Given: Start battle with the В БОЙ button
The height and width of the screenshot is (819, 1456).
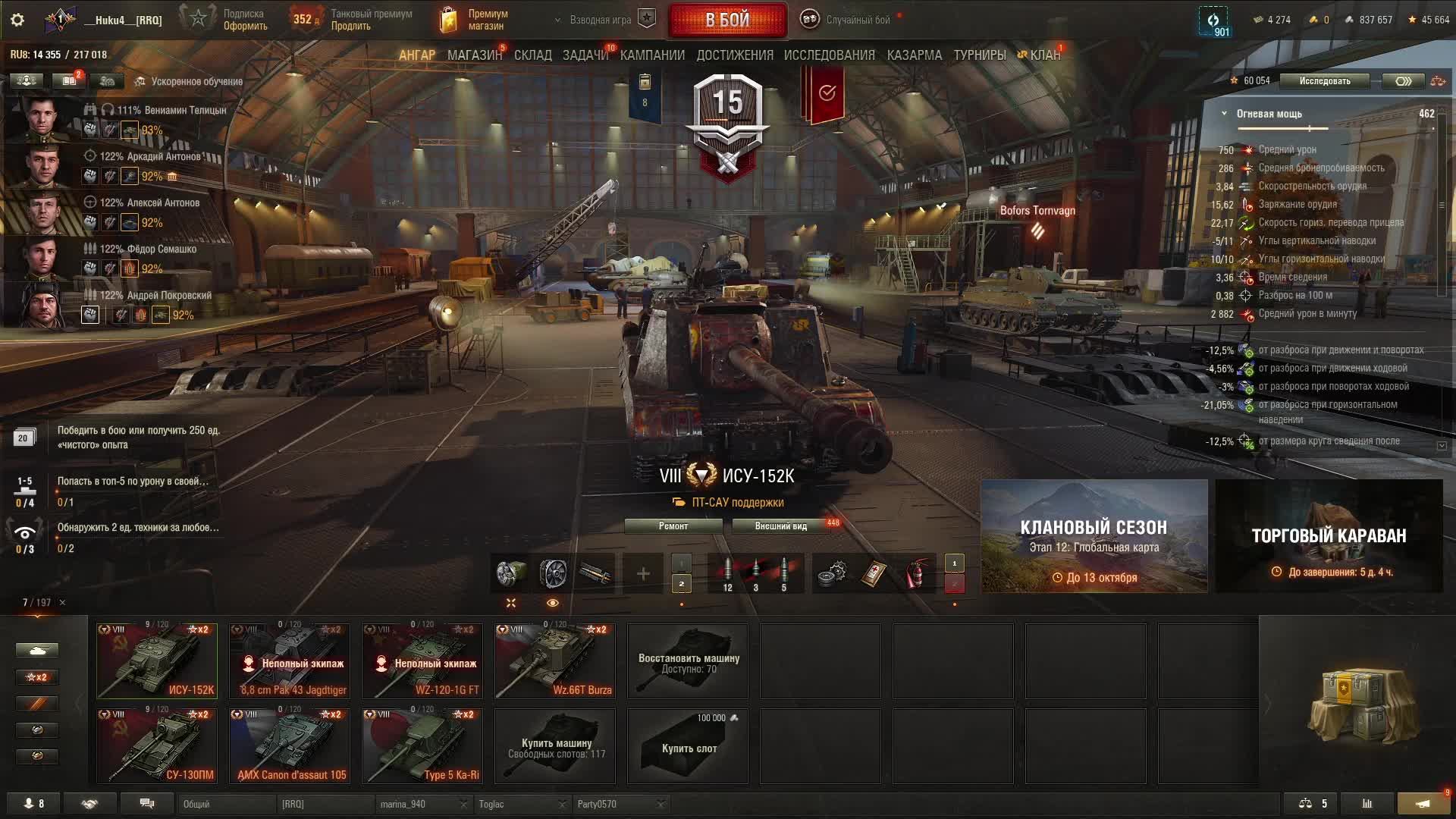Looking at the screenshot, I should click(x=727, y=20).
